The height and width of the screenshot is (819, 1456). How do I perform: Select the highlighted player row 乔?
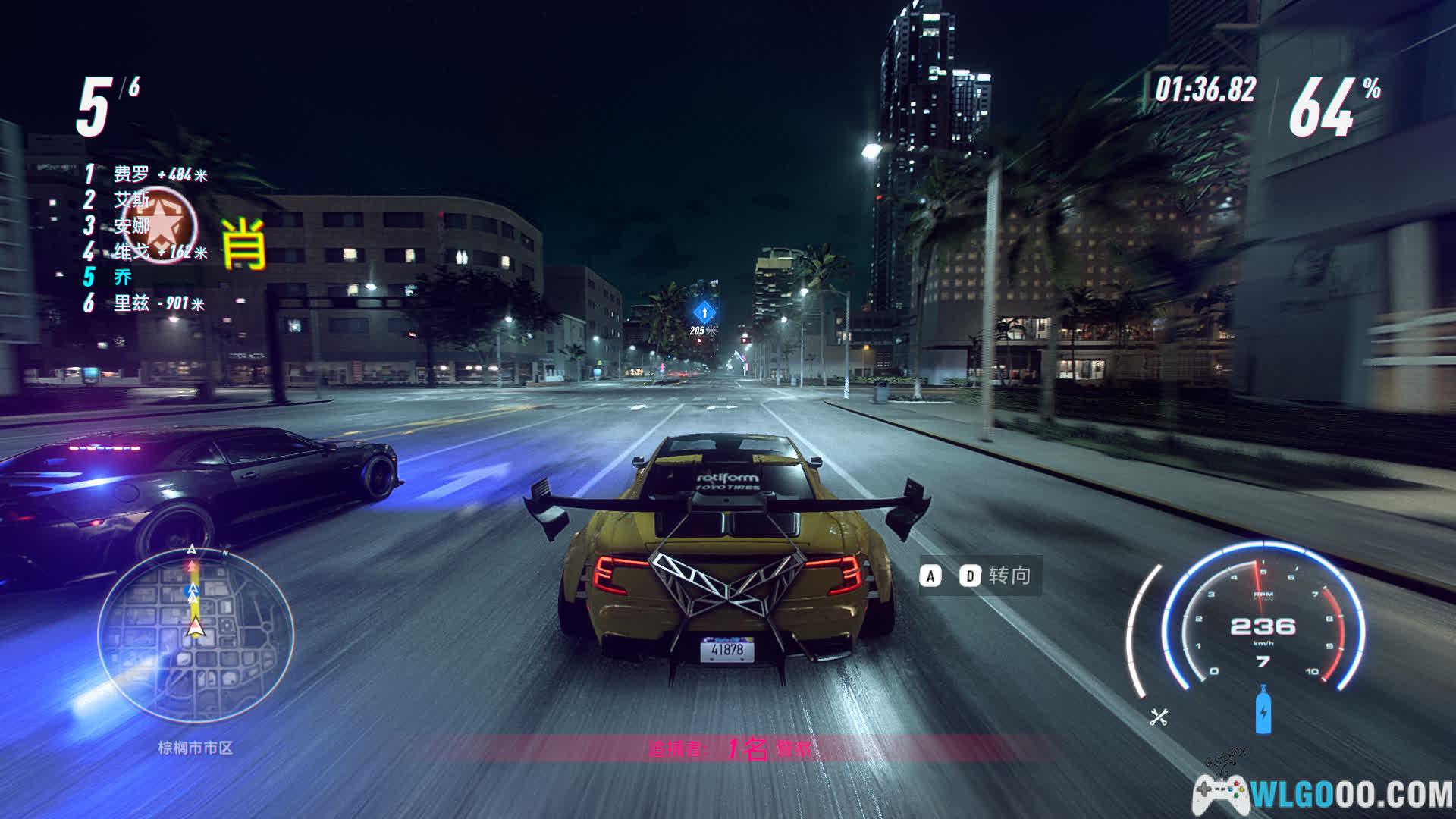click(122, 277)
